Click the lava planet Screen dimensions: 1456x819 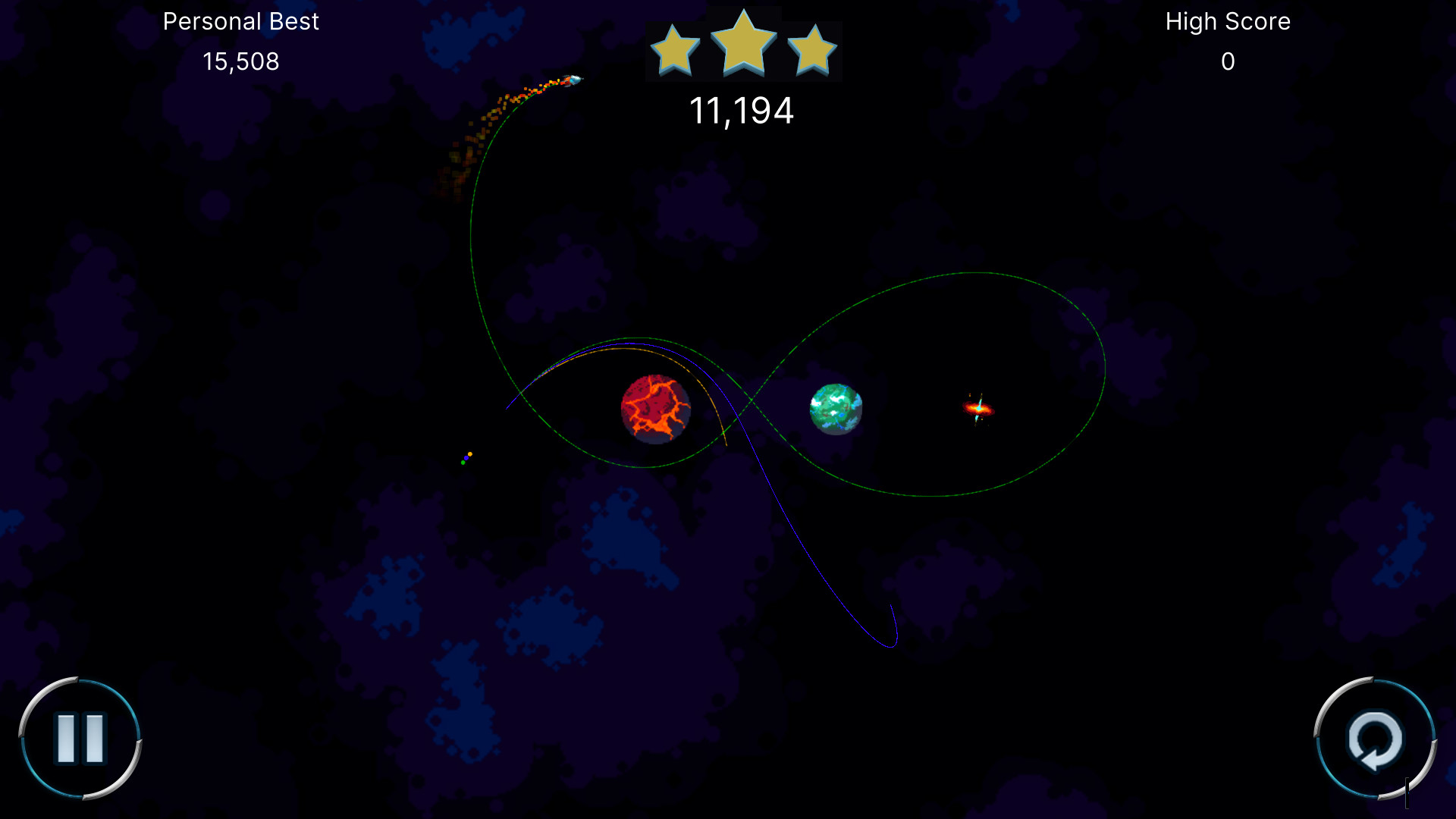click(655, 409)
